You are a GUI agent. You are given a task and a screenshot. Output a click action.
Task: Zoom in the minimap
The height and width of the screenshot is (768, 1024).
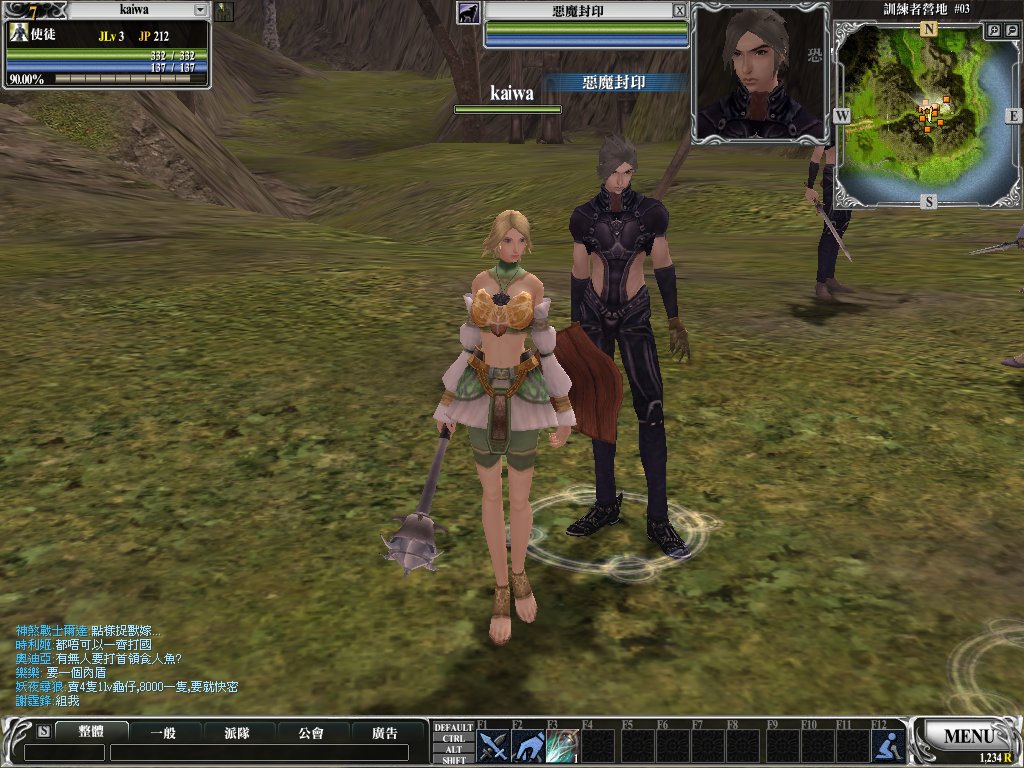click(995, 31)
